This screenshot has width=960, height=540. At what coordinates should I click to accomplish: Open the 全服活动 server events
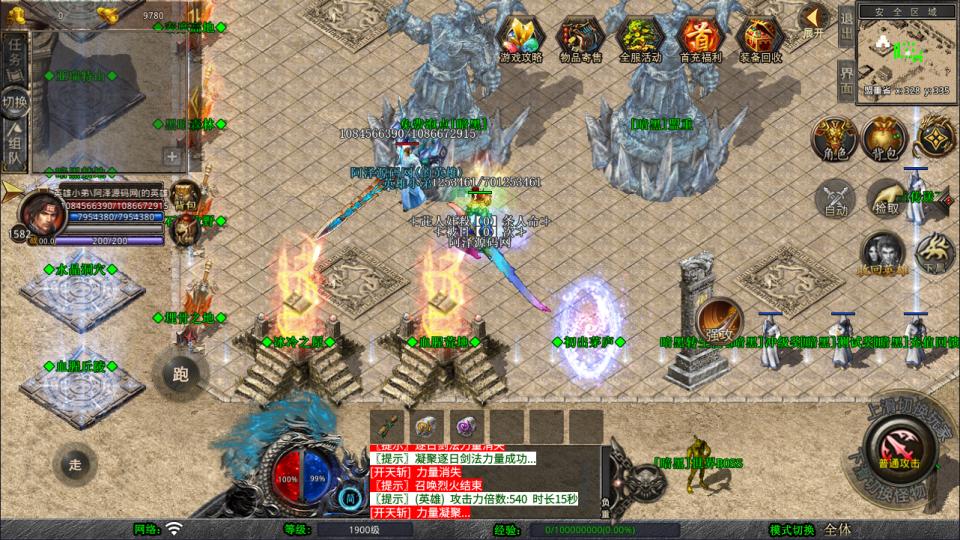(x=641, y=39)
